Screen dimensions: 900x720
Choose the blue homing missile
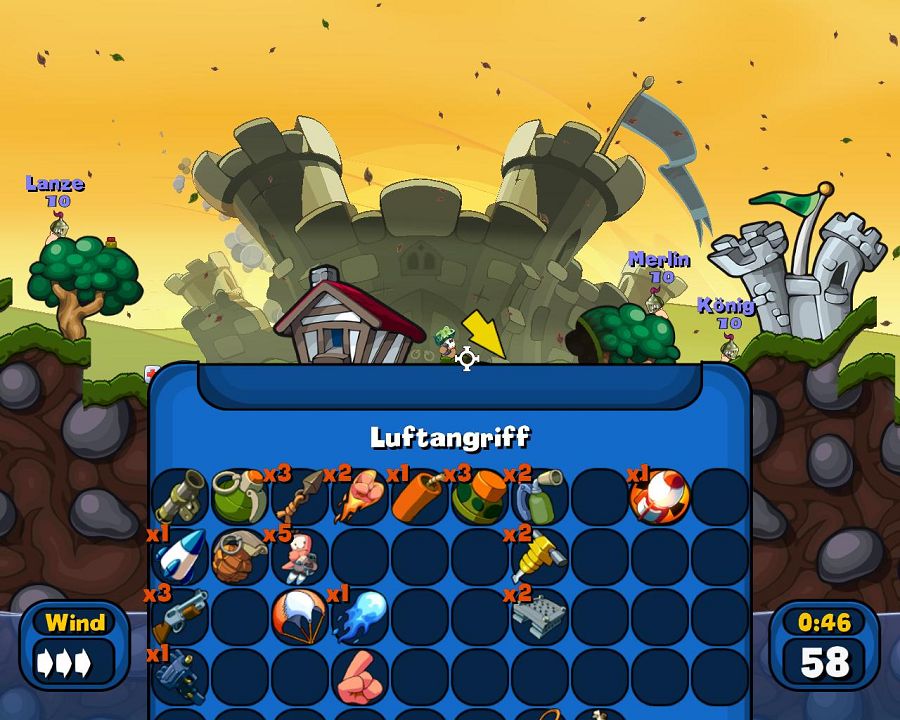pos(180,557)
